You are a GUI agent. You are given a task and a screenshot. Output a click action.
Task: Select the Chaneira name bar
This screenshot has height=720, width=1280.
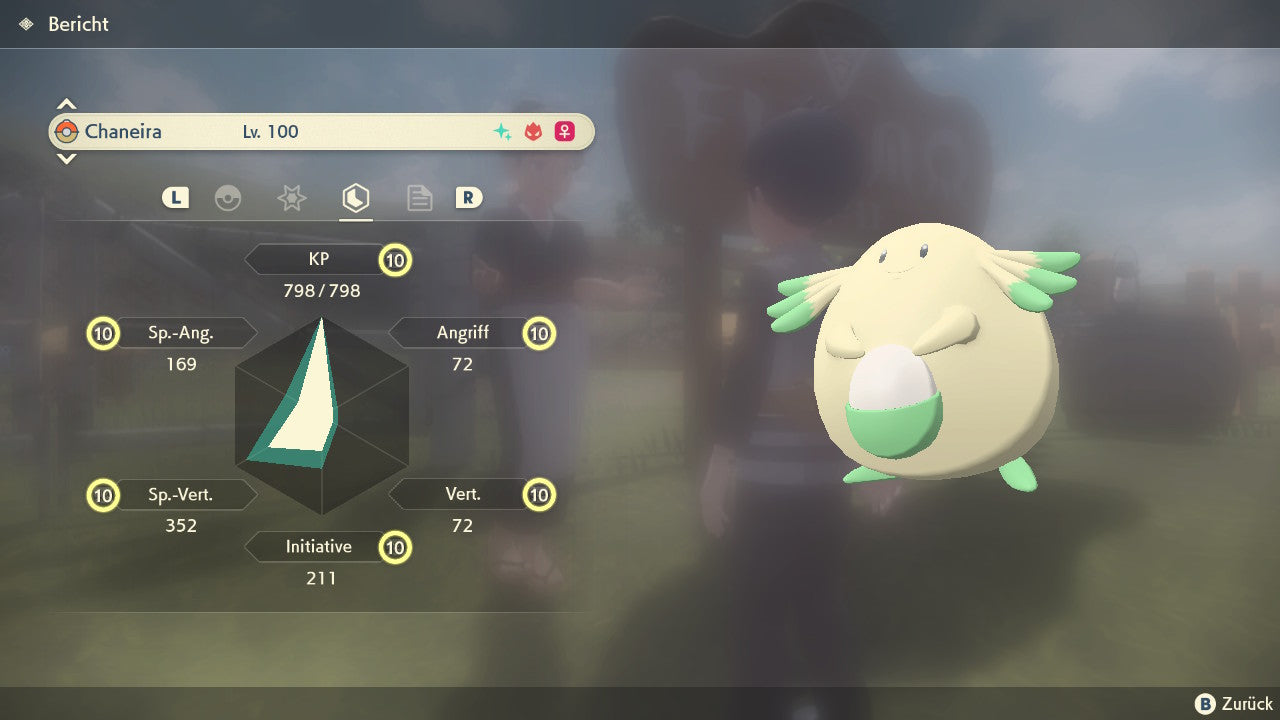[321, 131]
